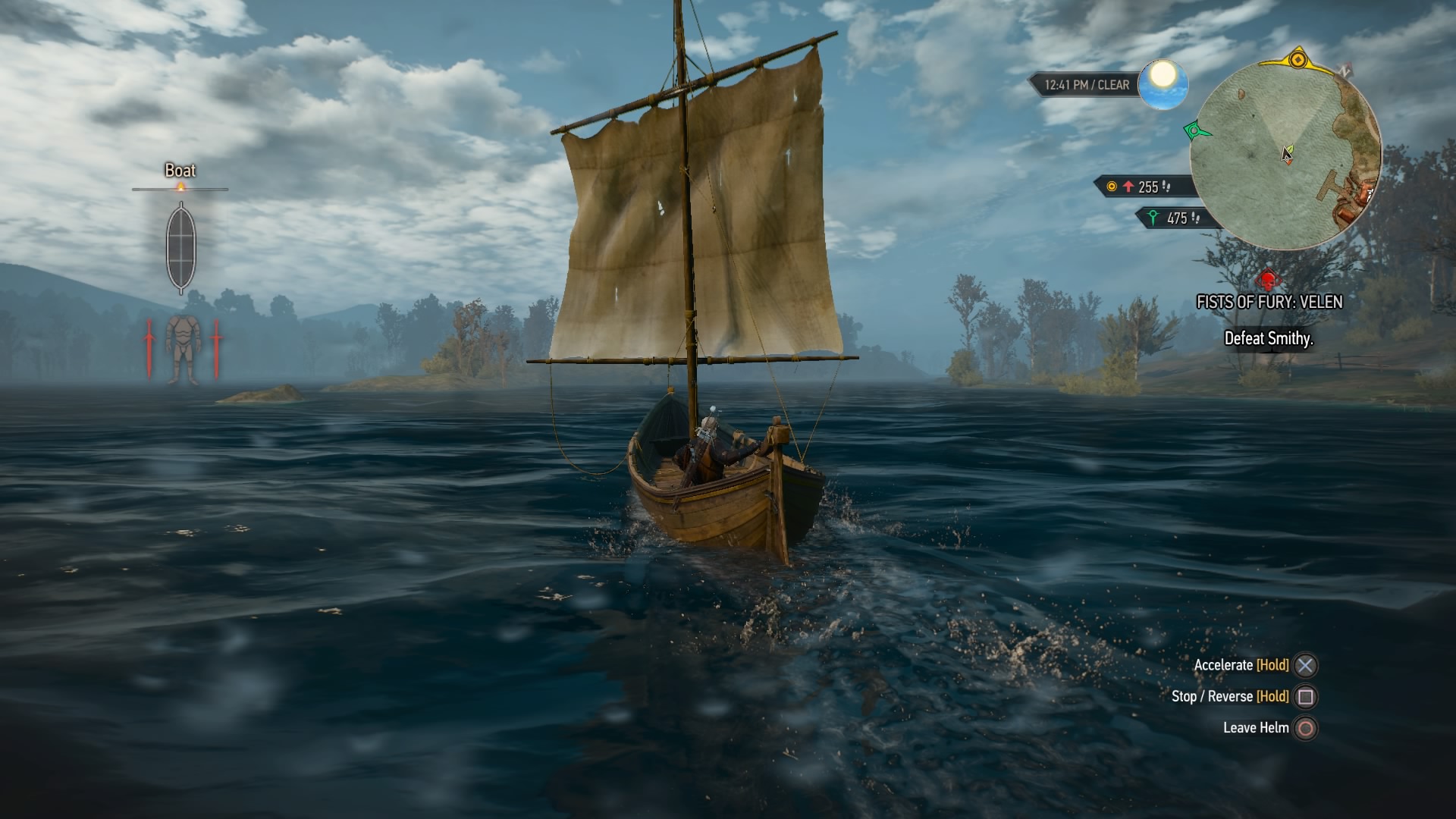Click the sun weather icon near the minimap
The image size is (1456, 819).
pyautogui.click(x=1163, y=82)
